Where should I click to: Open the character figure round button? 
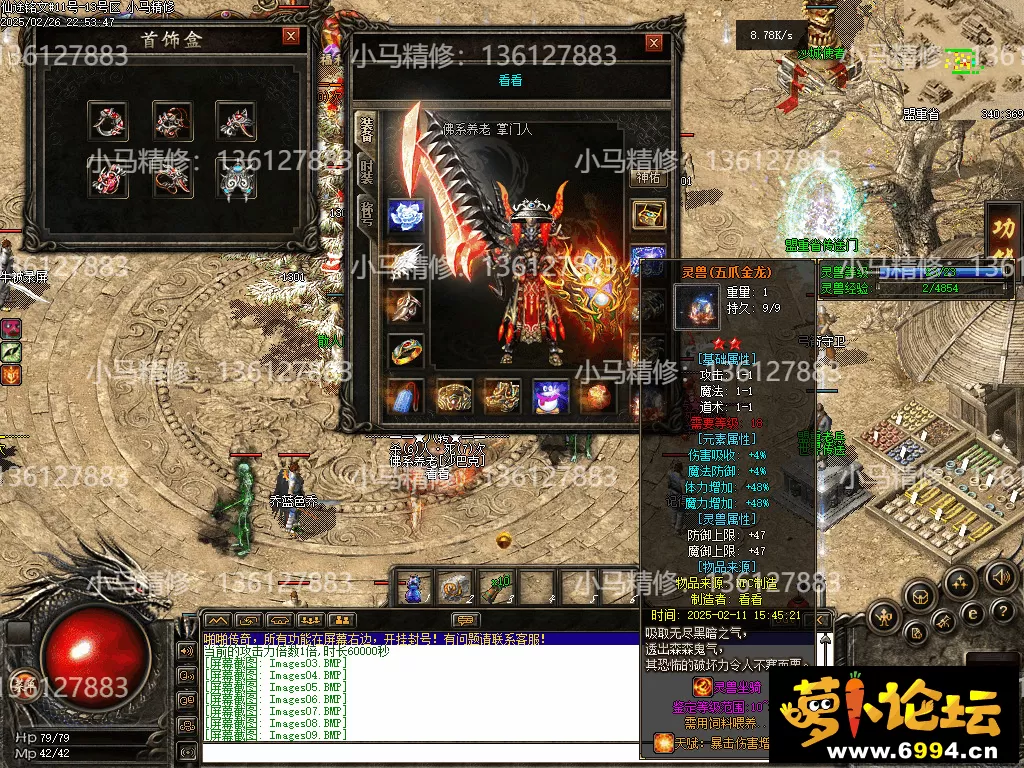click(x=884, y=617)
